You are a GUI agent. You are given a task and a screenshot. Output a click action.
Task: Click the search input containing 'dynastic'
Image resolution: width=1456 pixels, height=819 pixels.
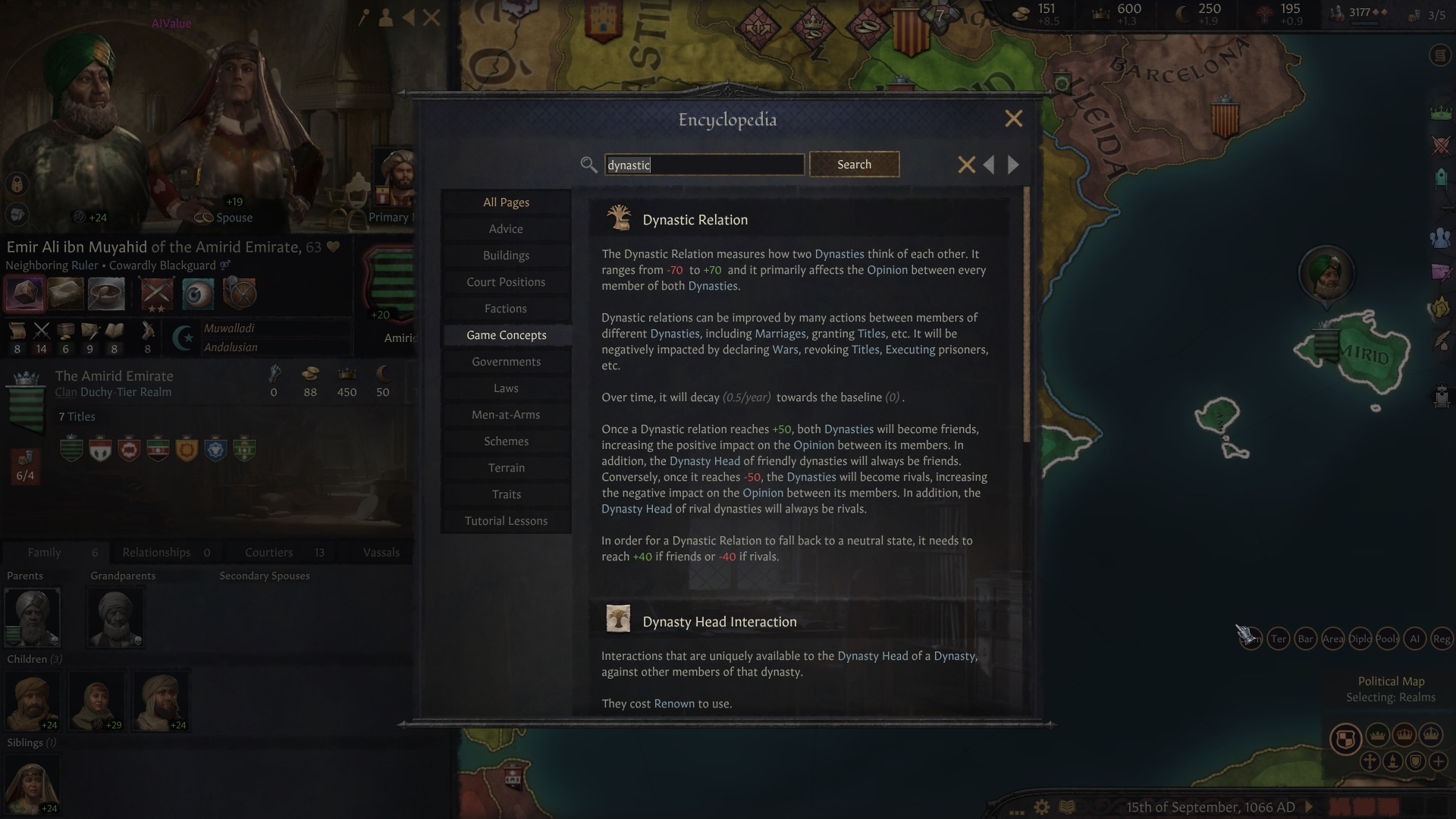click(704, 165)
